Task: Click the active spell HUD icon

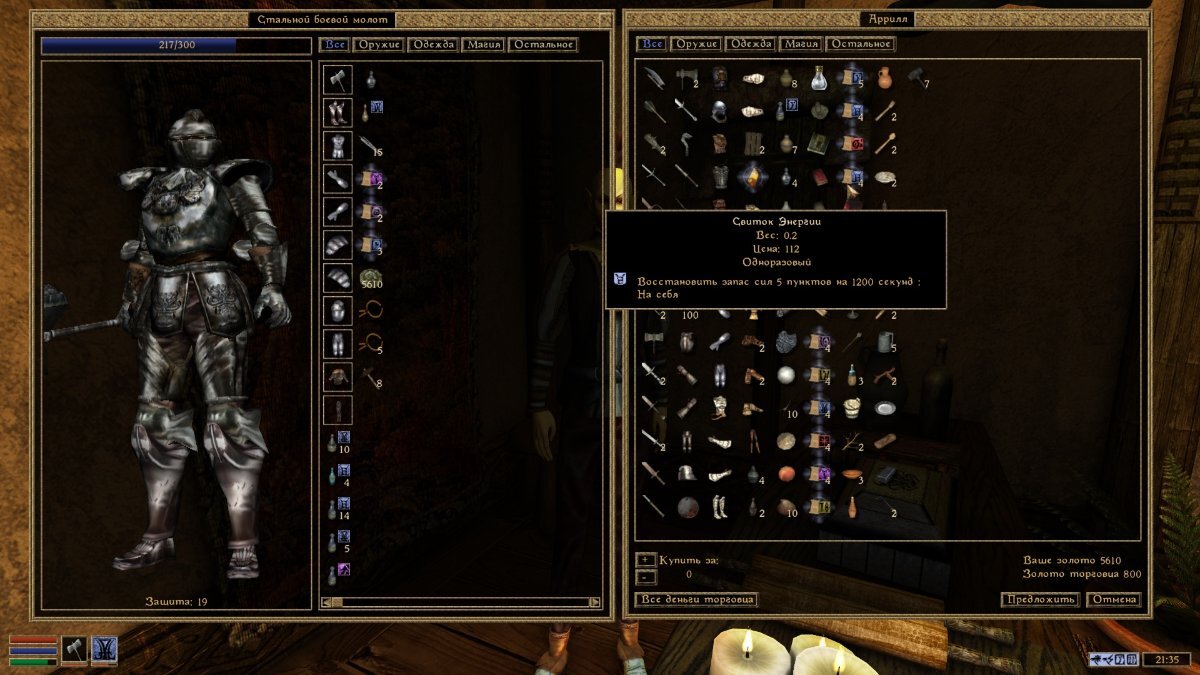Action: (x=104, y=649)
